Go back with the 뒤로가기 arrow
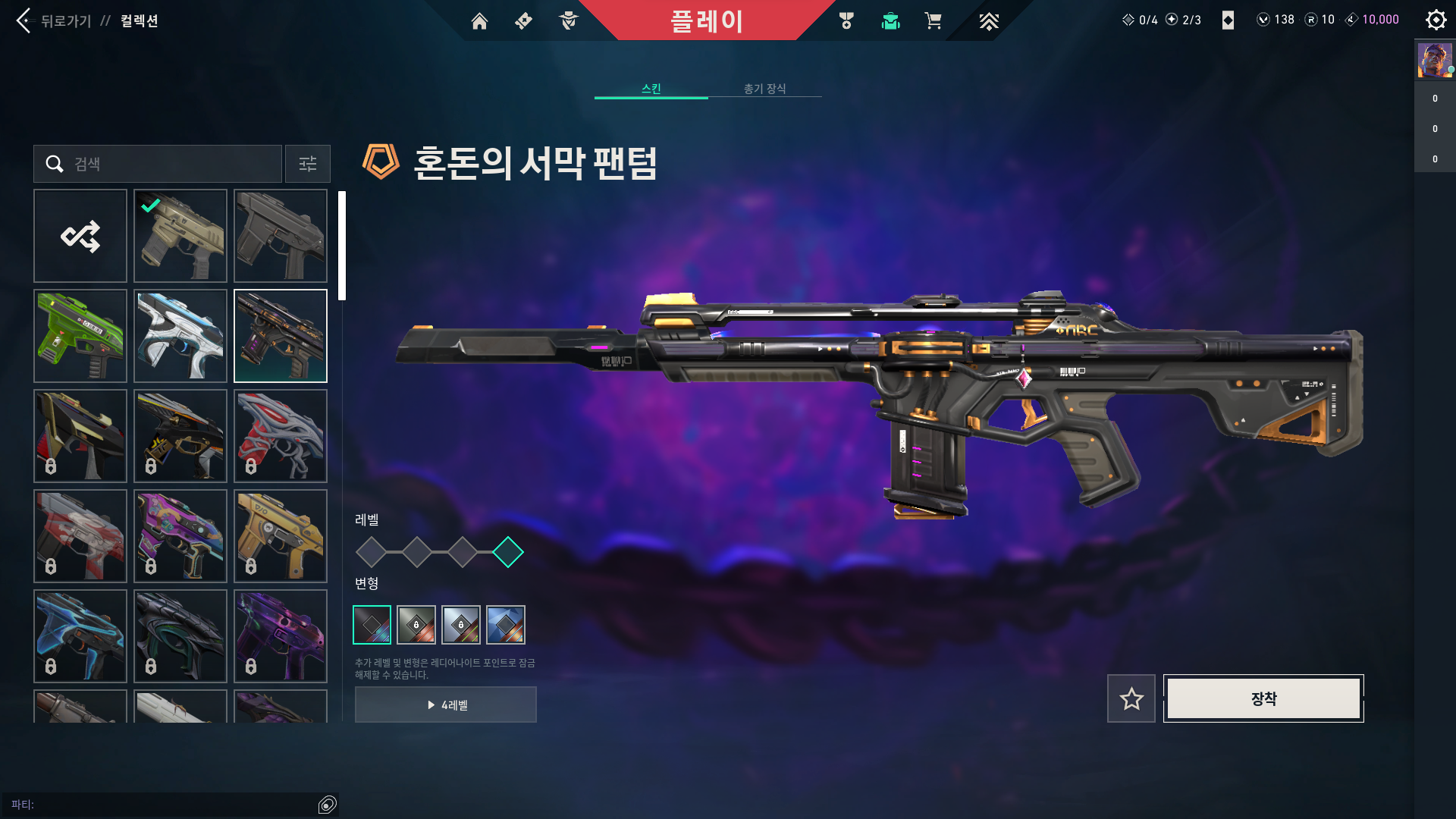Image resolution: width=1456 pixels, height=819 pixels. [24, 20]
